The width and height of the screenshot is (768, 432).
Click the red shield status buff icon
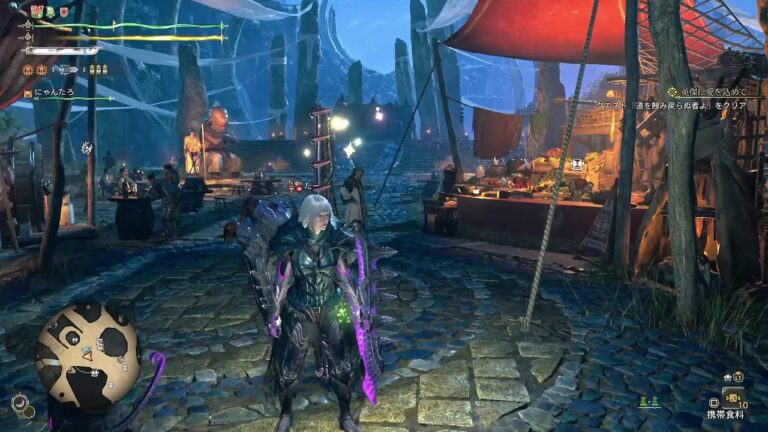(x=65, y=12)
